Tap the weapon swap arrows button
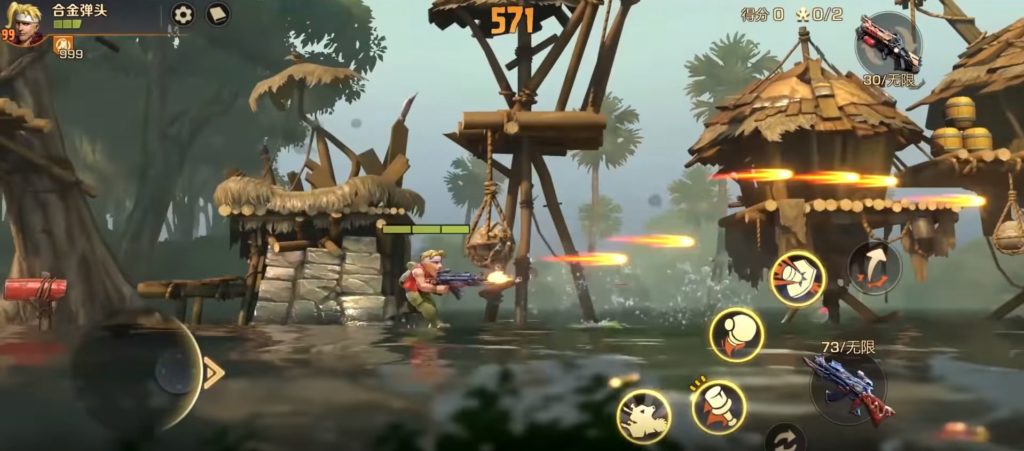This screenshot has width=1024, height=451. point(785,440)
